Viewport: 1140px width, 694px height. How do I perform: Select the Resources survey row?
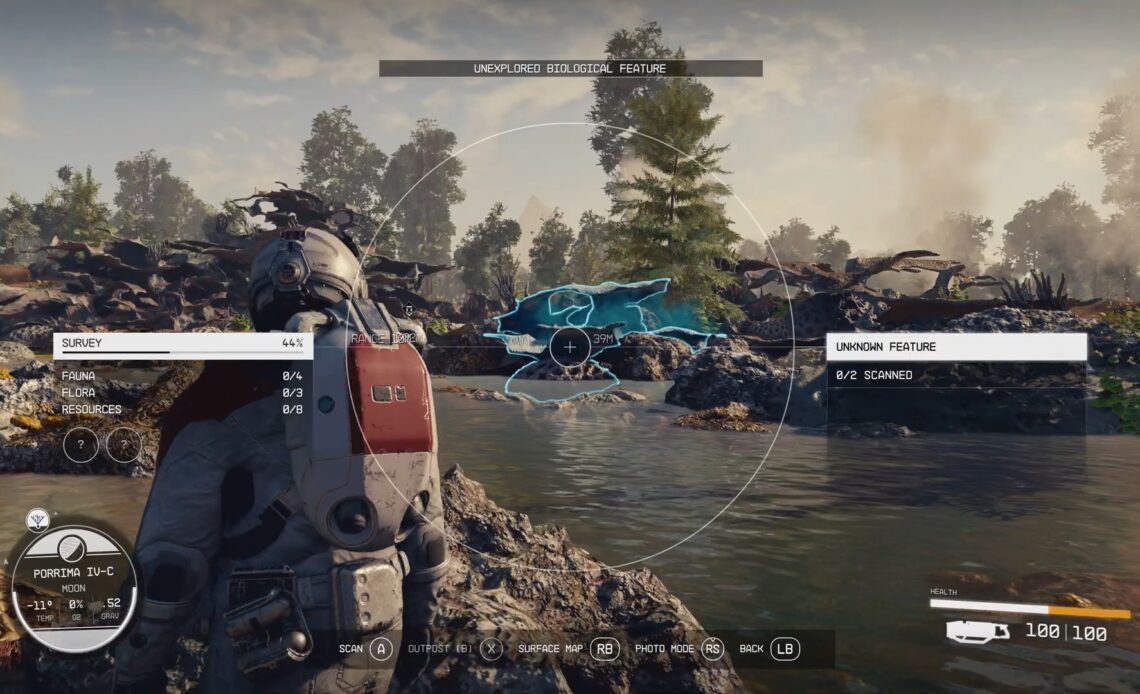(x=182, y=410)
